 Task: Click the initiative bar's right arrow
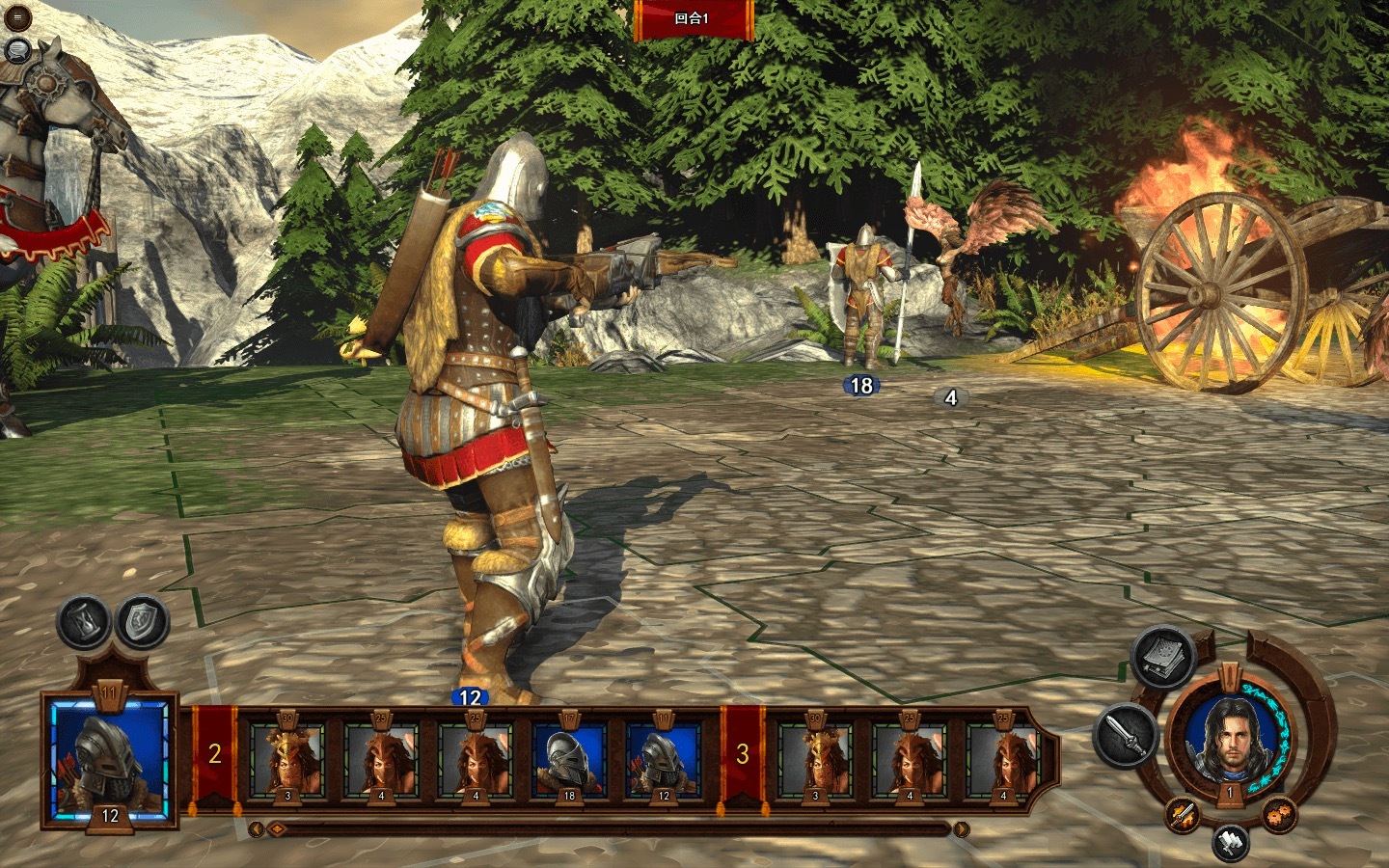point(961,829)
